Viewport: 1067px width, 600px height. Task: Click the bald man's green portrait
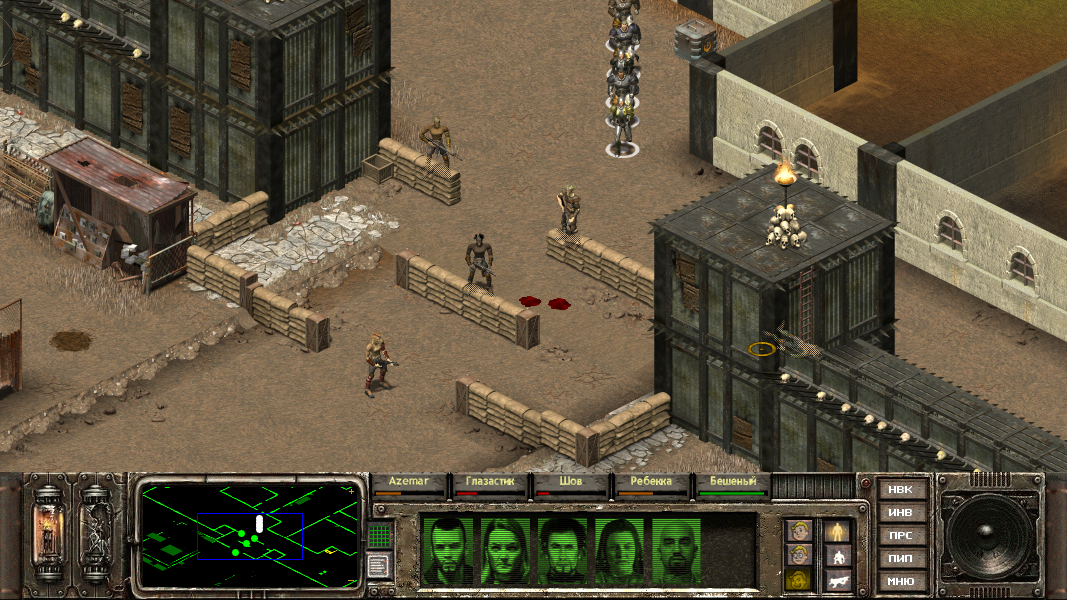pos(677,550)
